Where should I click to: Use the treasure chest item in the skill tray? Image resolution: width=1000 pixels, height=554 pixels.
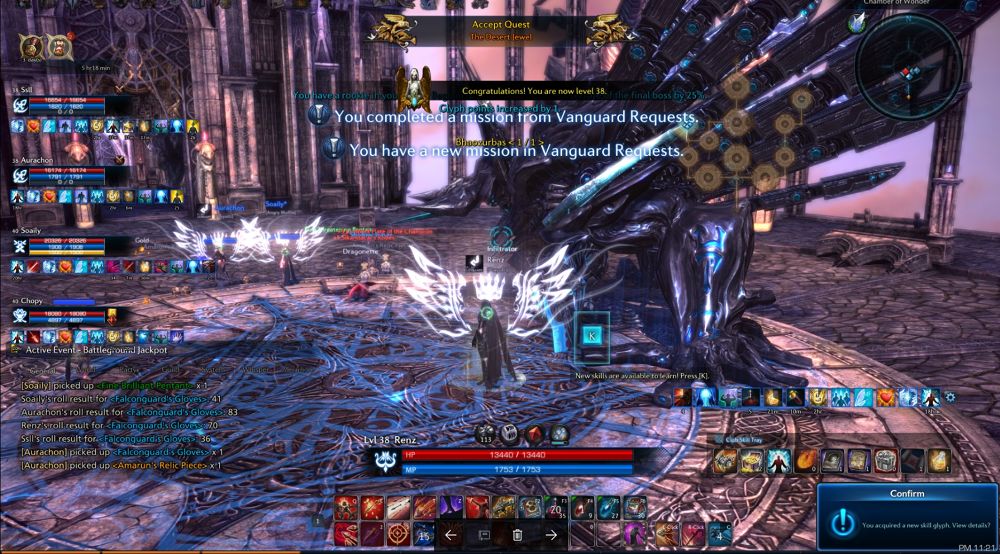coord(885,461)
